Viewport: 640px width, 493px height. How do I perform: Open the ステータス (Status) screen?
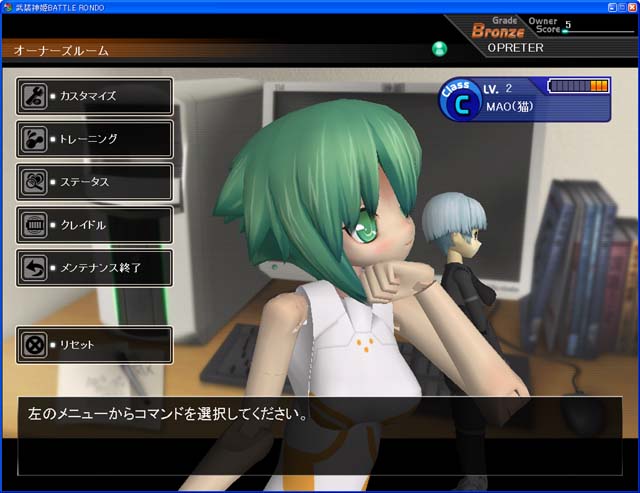point(94,182)
